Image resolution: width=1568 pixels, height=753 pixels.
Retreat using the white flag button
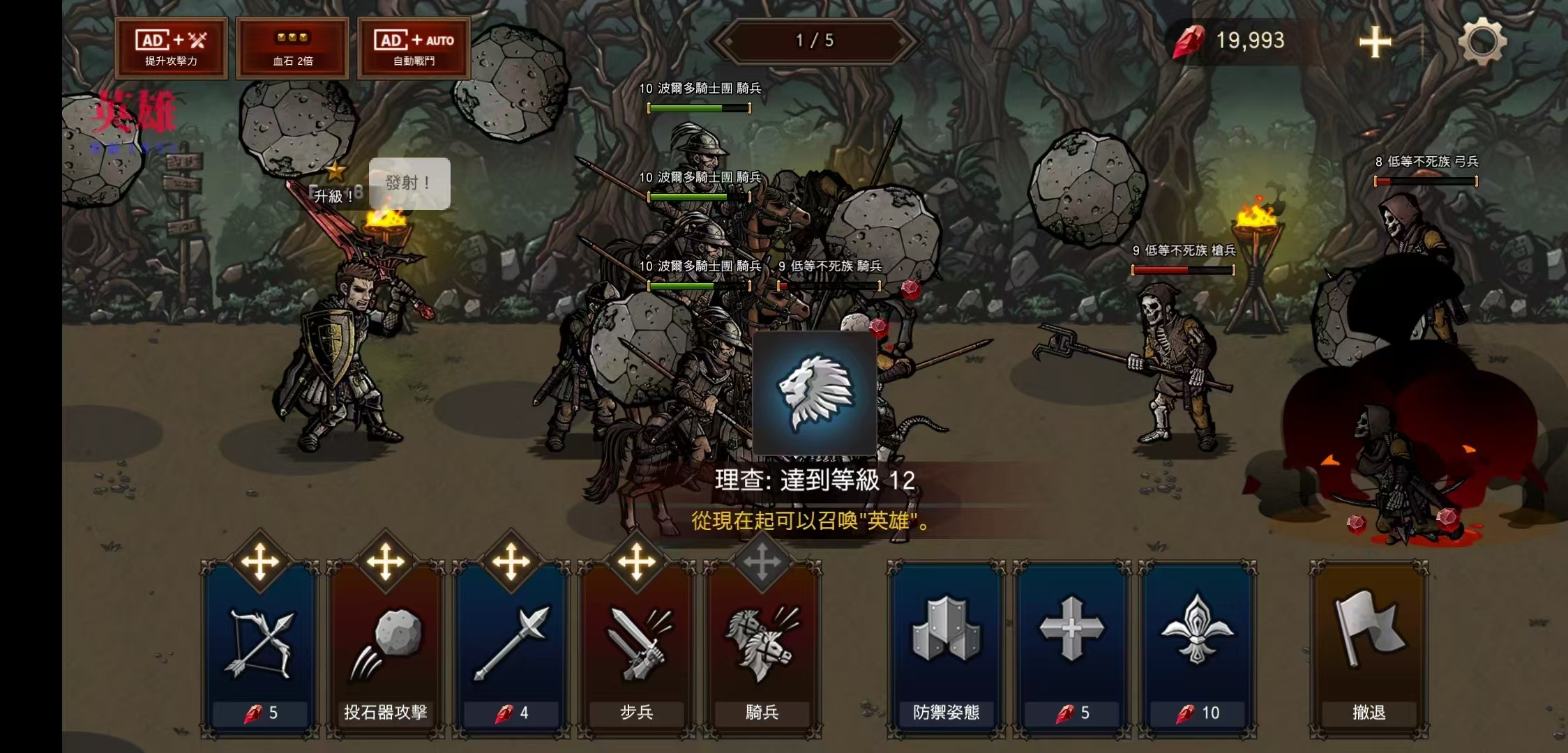point(1369,648)
